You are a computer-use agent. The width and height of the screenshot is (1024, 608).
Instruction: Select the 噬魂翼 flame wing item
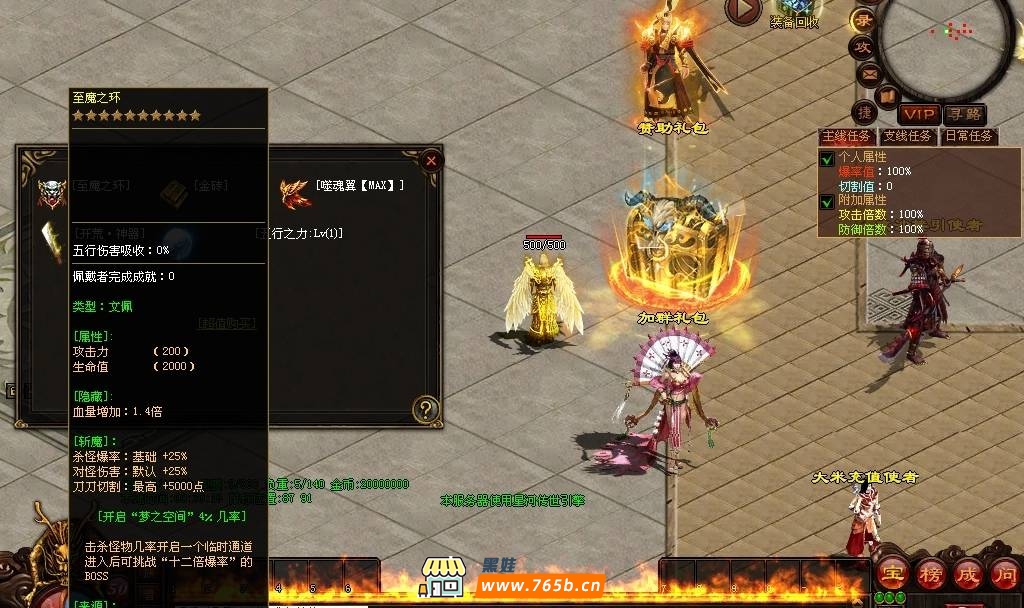tap(295, 191)
